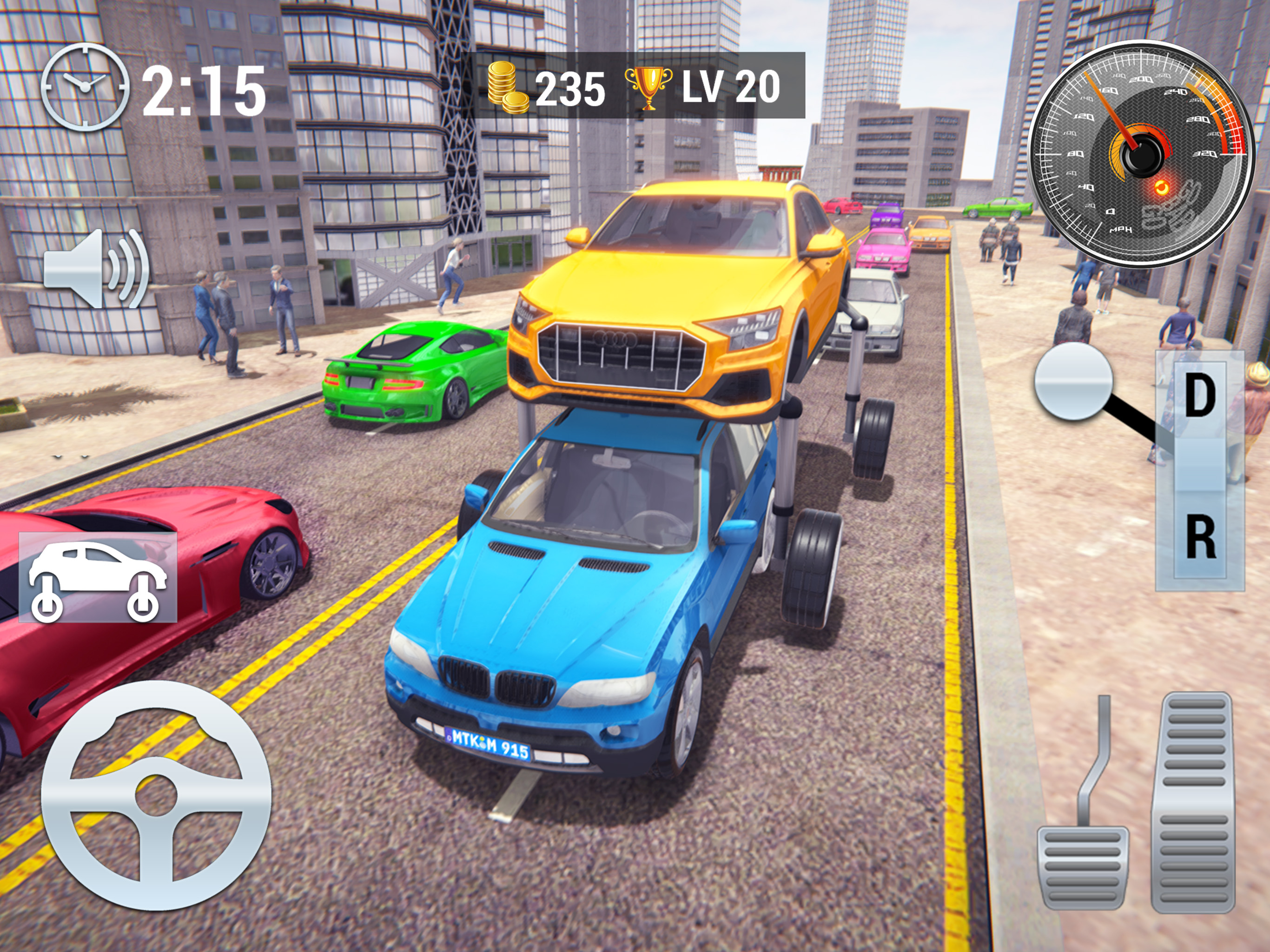Shift gear to R for reverse
The image size is (1270, 952).
1199,537
